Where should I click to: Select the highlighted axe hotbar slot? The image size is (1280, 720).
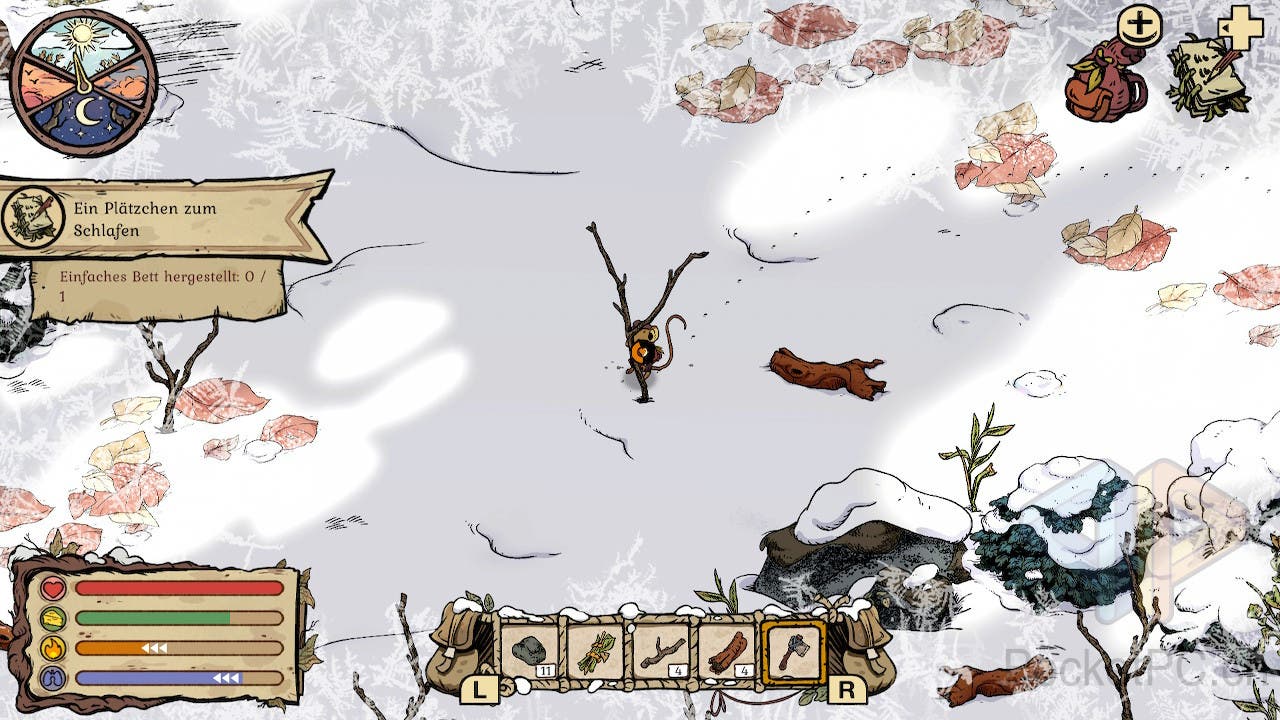tap(793, 651)
